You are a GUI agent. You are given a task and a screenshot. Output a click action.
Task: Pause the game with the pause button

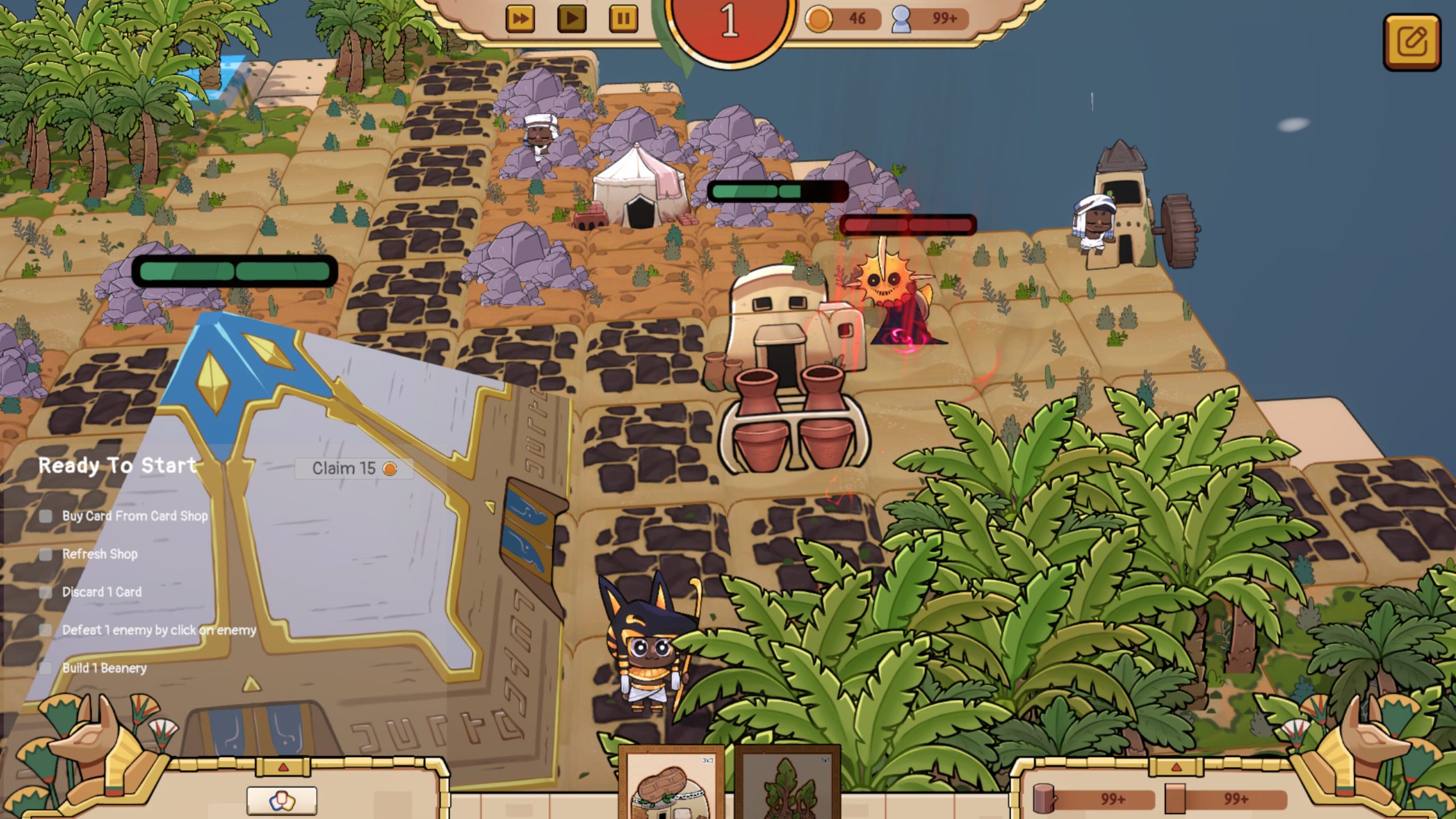(623, 19)
